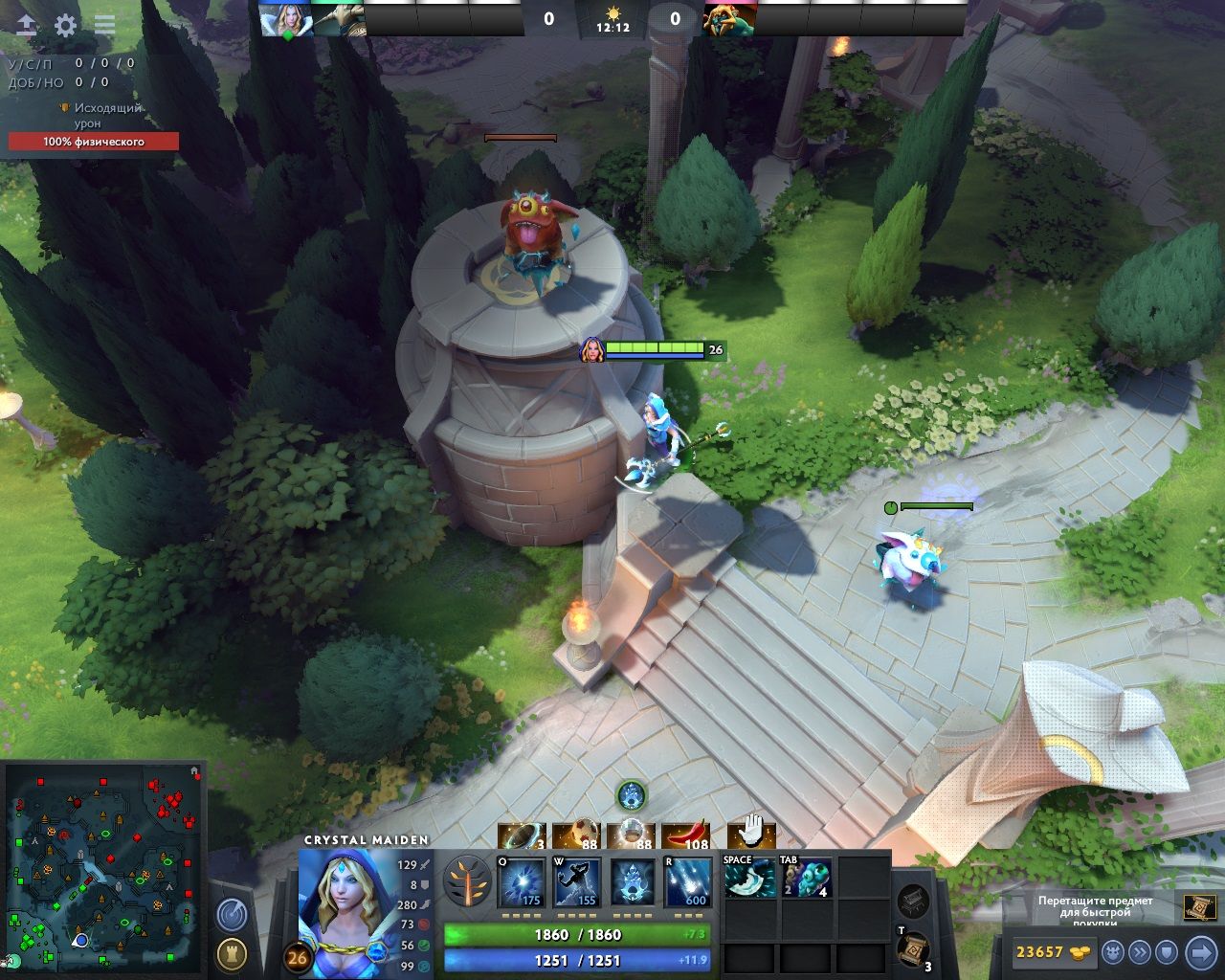Click the large arrow button beside gold

coord(1200,952)
